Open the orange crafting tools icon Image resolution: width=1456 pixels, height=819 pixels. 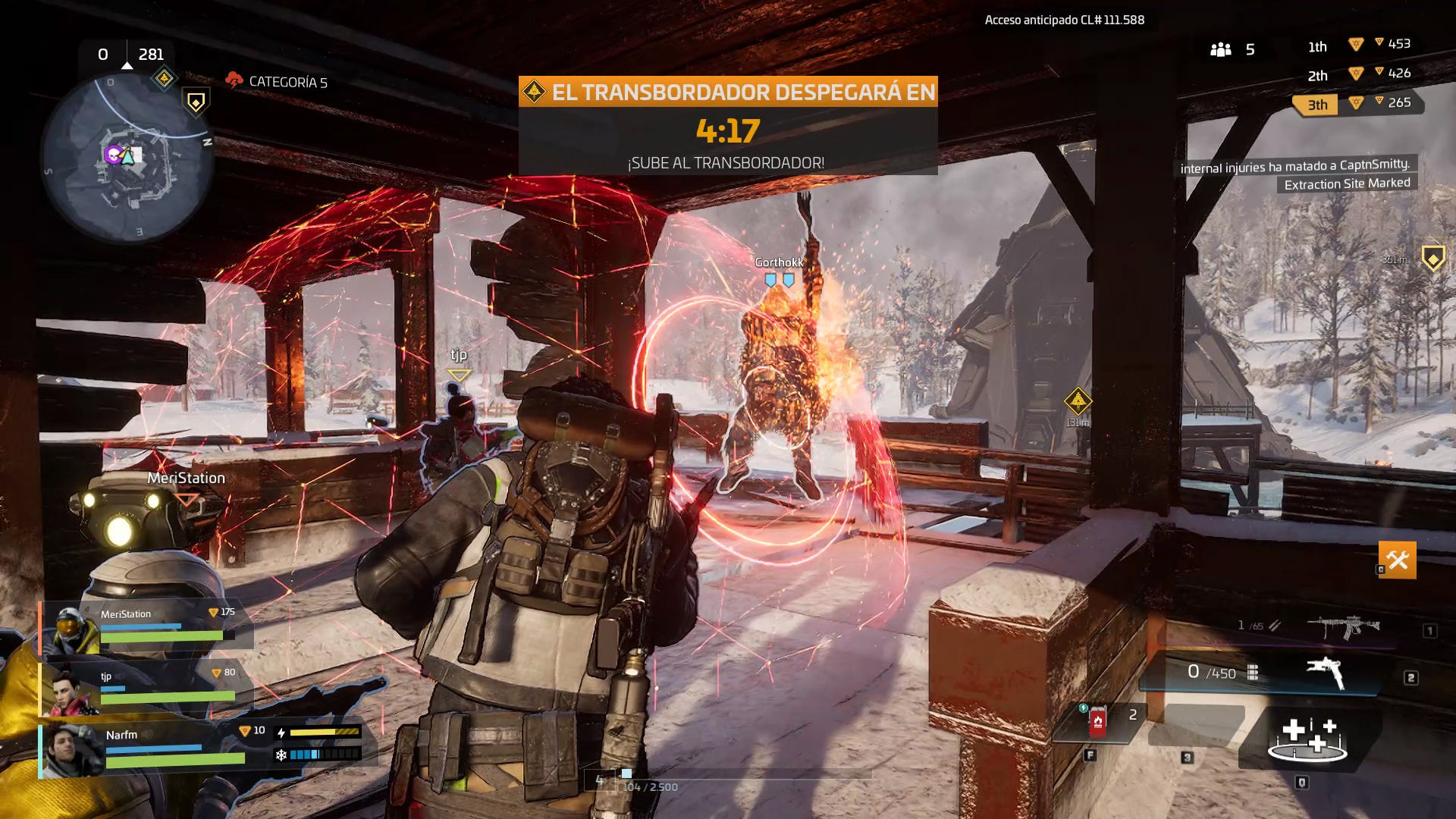(1397, 560)
